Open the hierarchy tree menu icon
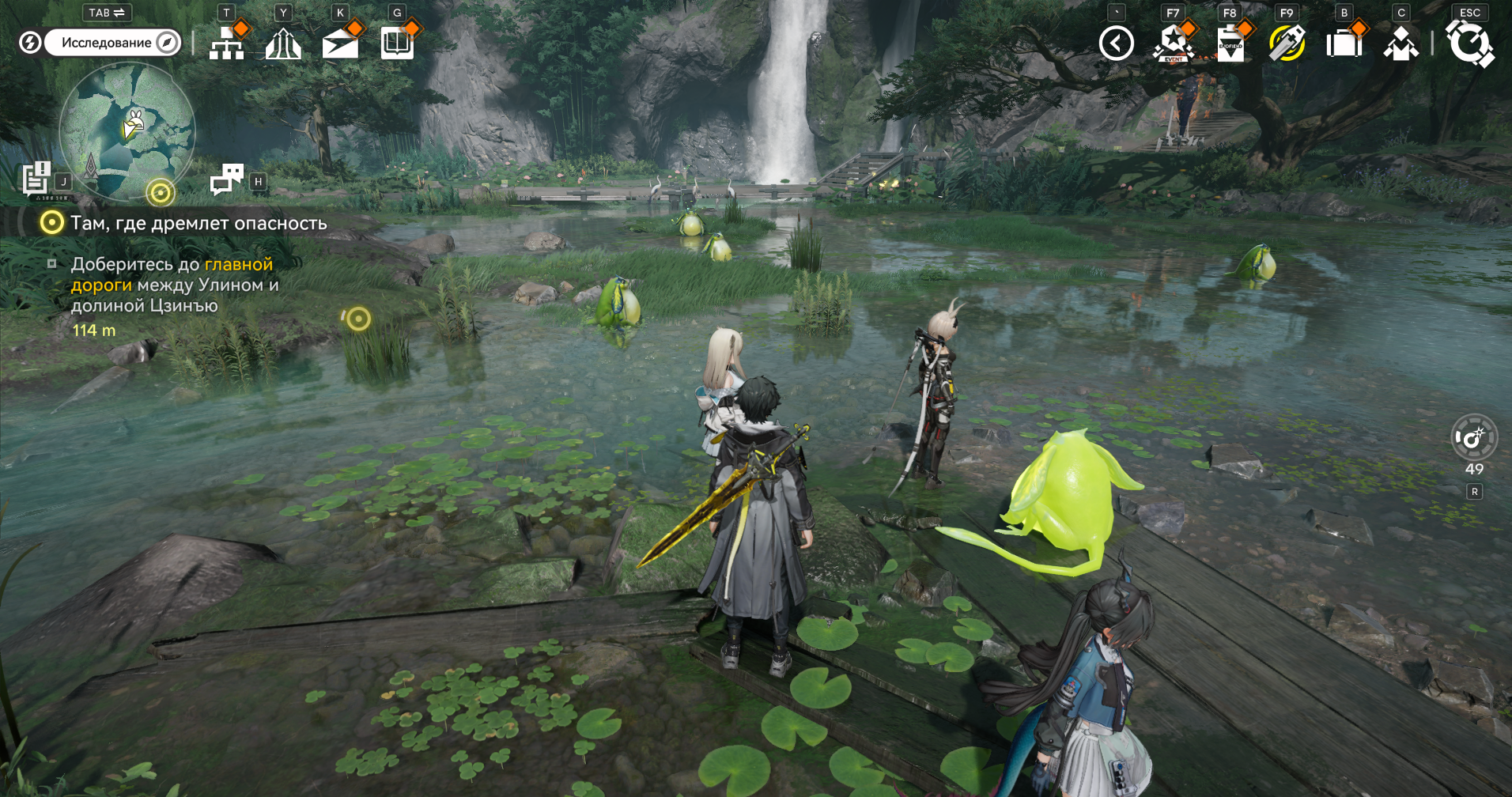Image resolution: width=1512 pixels, height=797 pixels. [227, 43]
